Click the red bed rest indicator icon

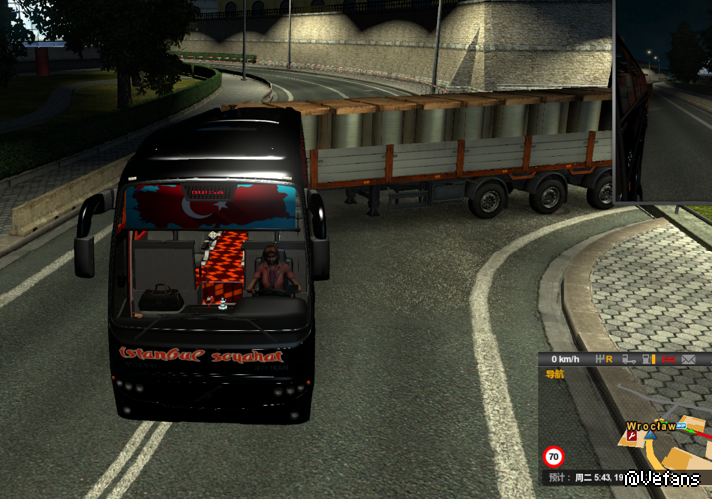coord(669,359)
